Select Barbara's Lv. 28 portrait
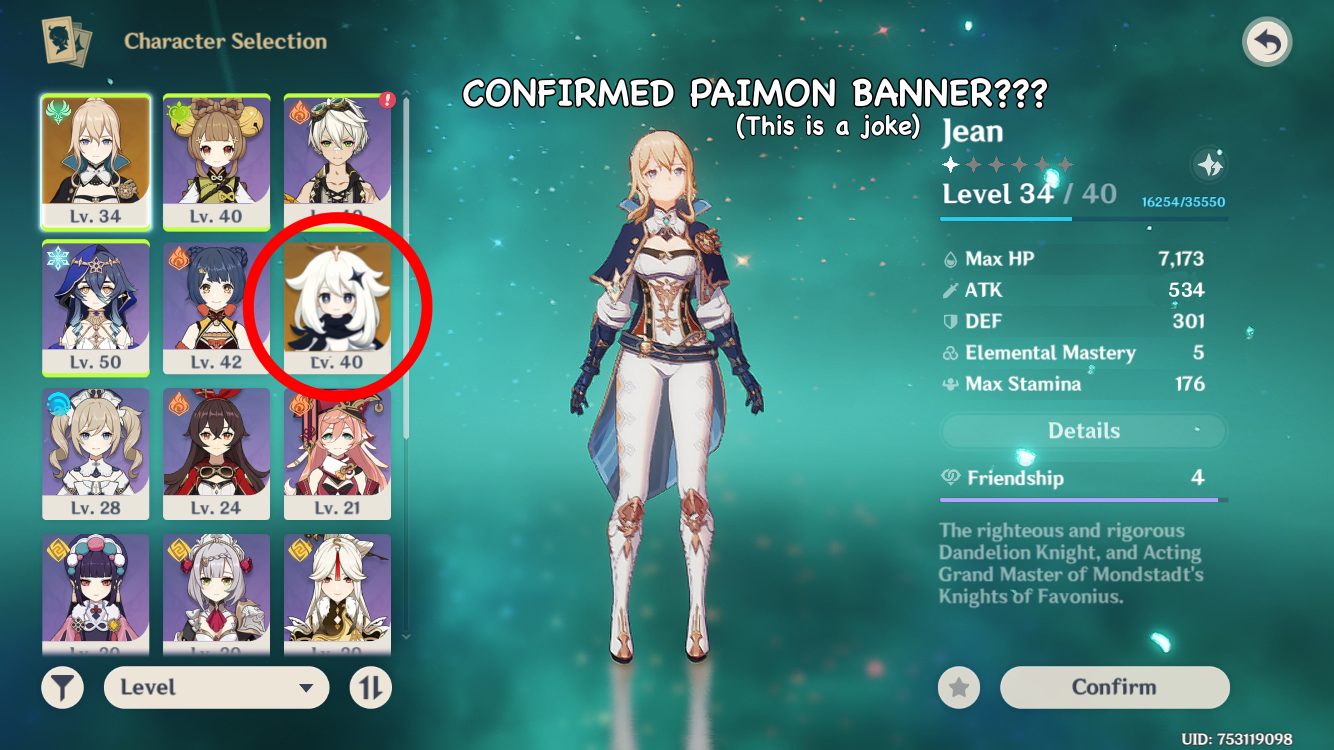 click(x=96, y=450)
